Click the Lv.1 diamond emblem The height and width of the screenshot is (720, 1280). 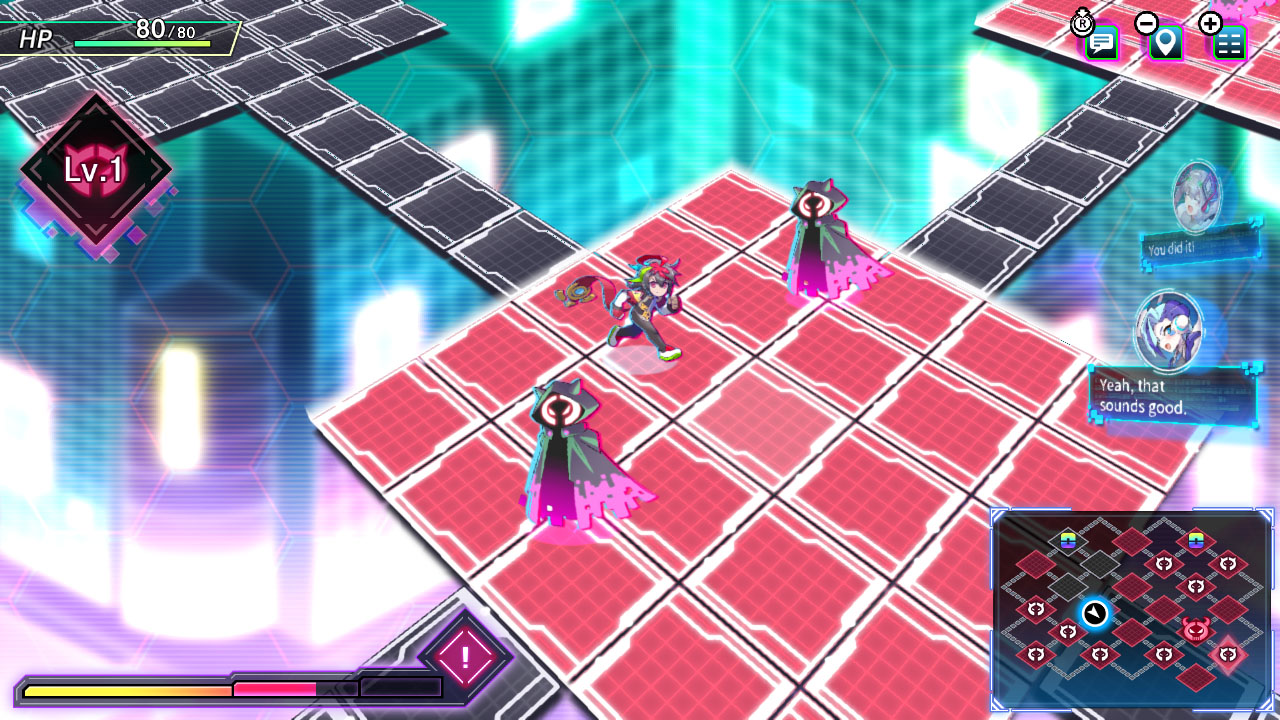tap(95, 171)
